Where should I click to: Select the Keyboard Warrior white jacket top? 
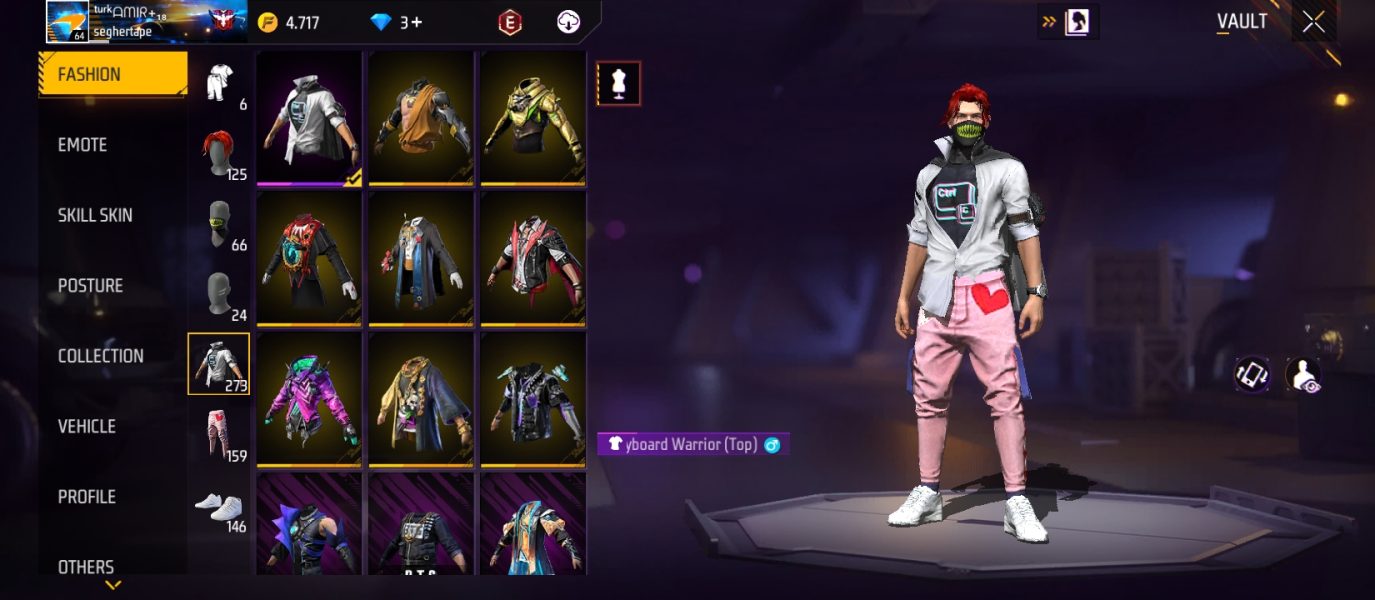click(309, 118)
